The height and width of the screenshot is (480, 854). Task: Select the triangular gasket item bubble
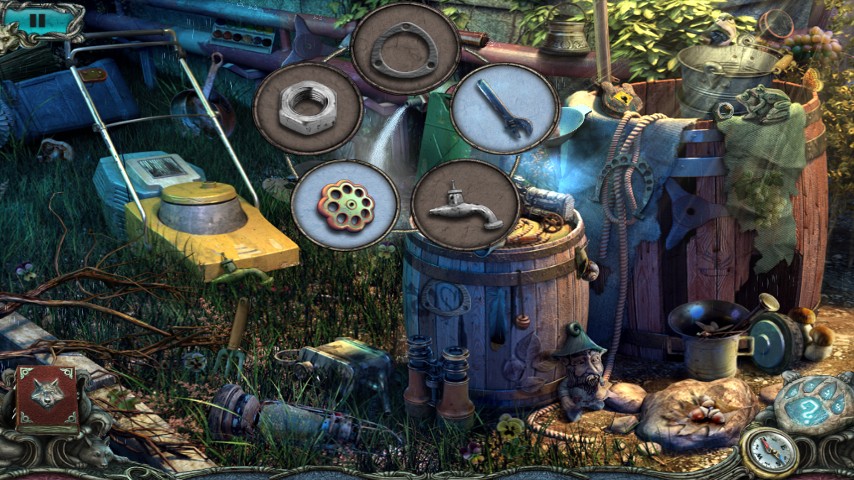(406, 49)
